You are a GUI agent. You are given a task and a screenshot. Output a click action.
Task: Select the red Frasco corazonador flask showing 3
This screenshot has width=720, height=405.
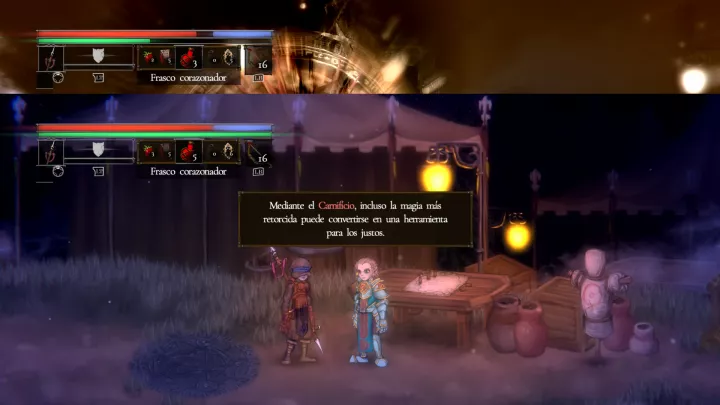point(189,59)
